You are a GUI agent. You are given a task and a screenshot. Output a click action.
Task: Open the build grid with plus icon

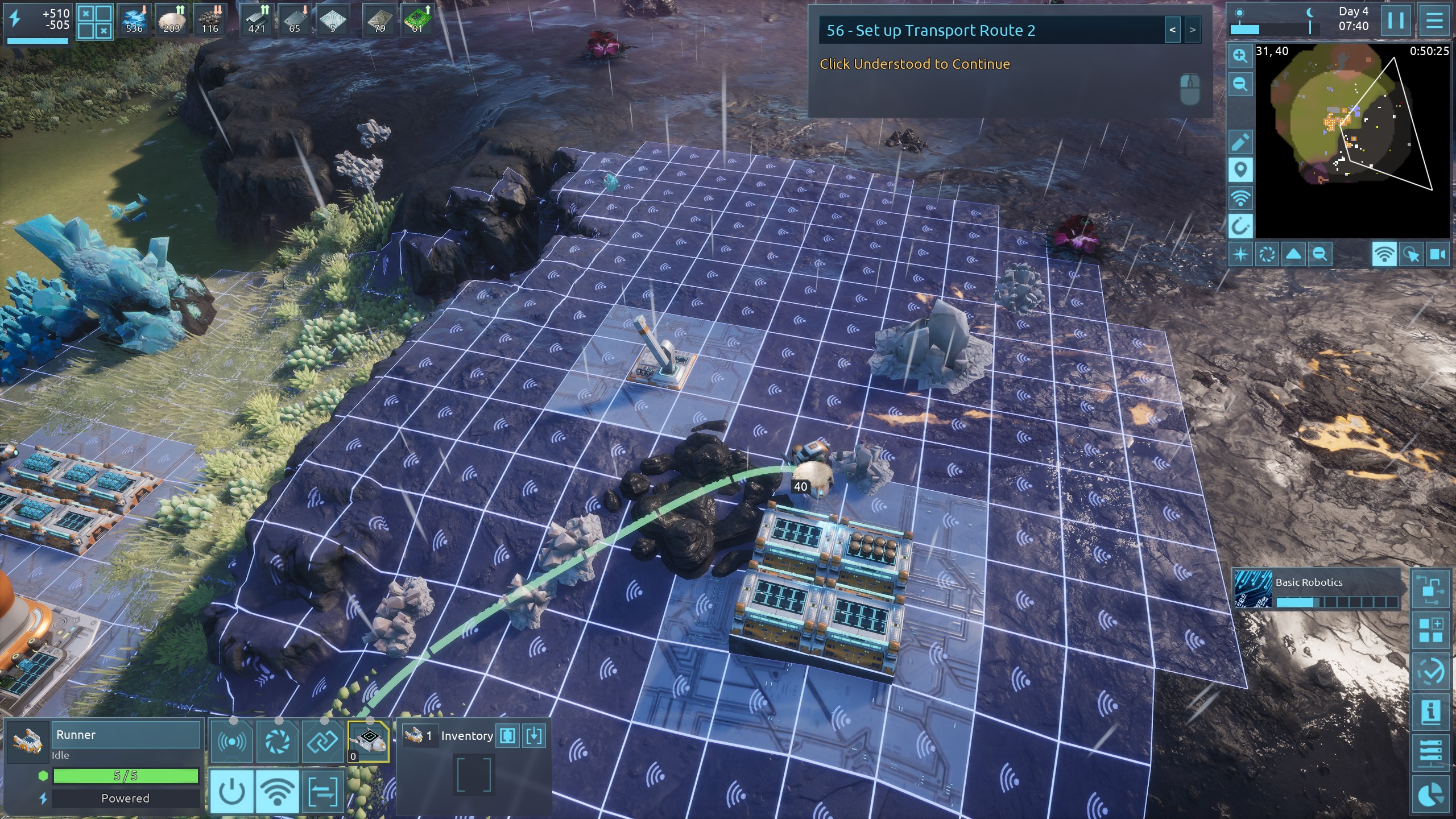click(1430, 630)
